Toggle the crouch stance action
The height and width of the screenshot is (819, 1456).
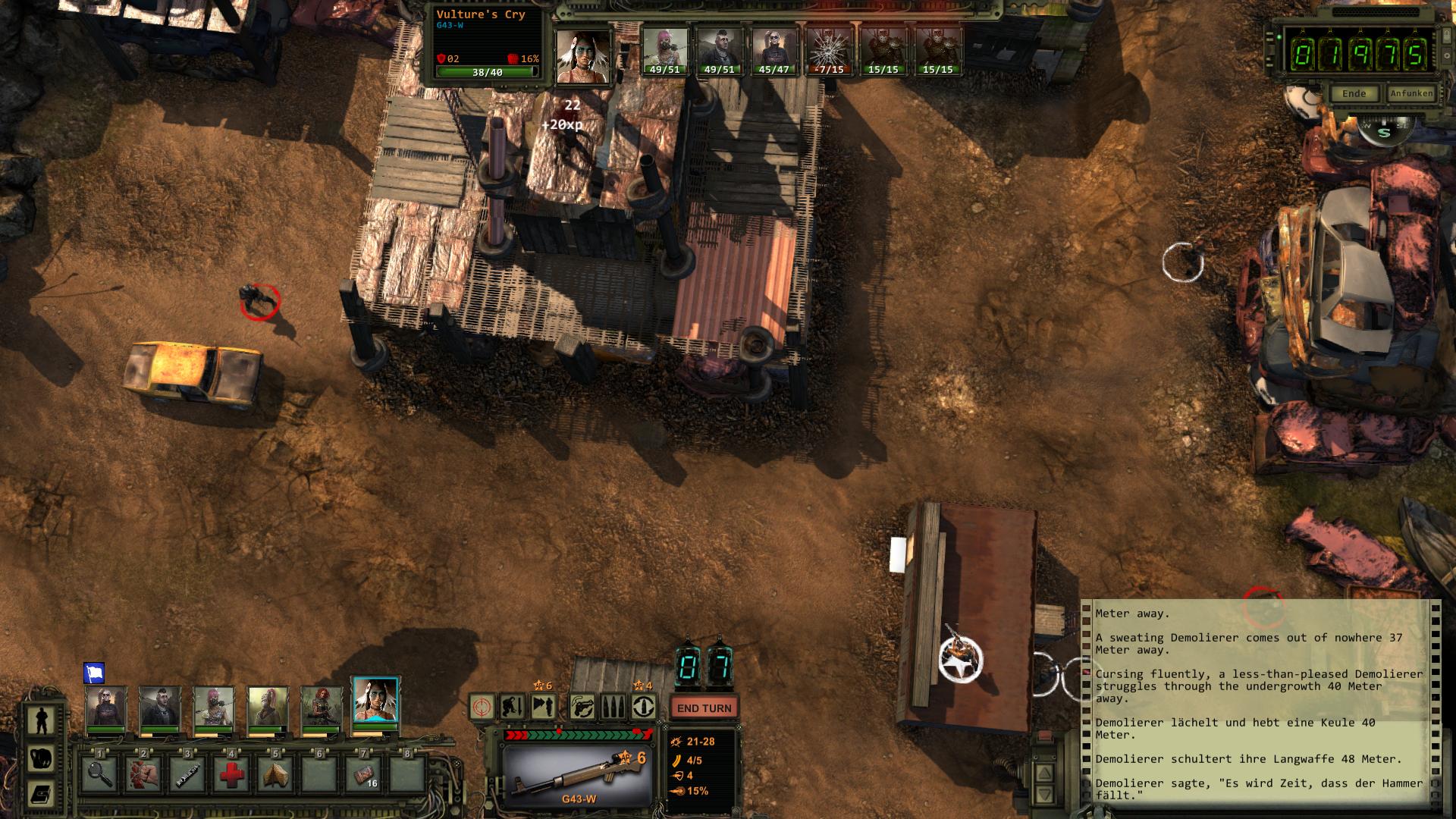coord(512,708)
